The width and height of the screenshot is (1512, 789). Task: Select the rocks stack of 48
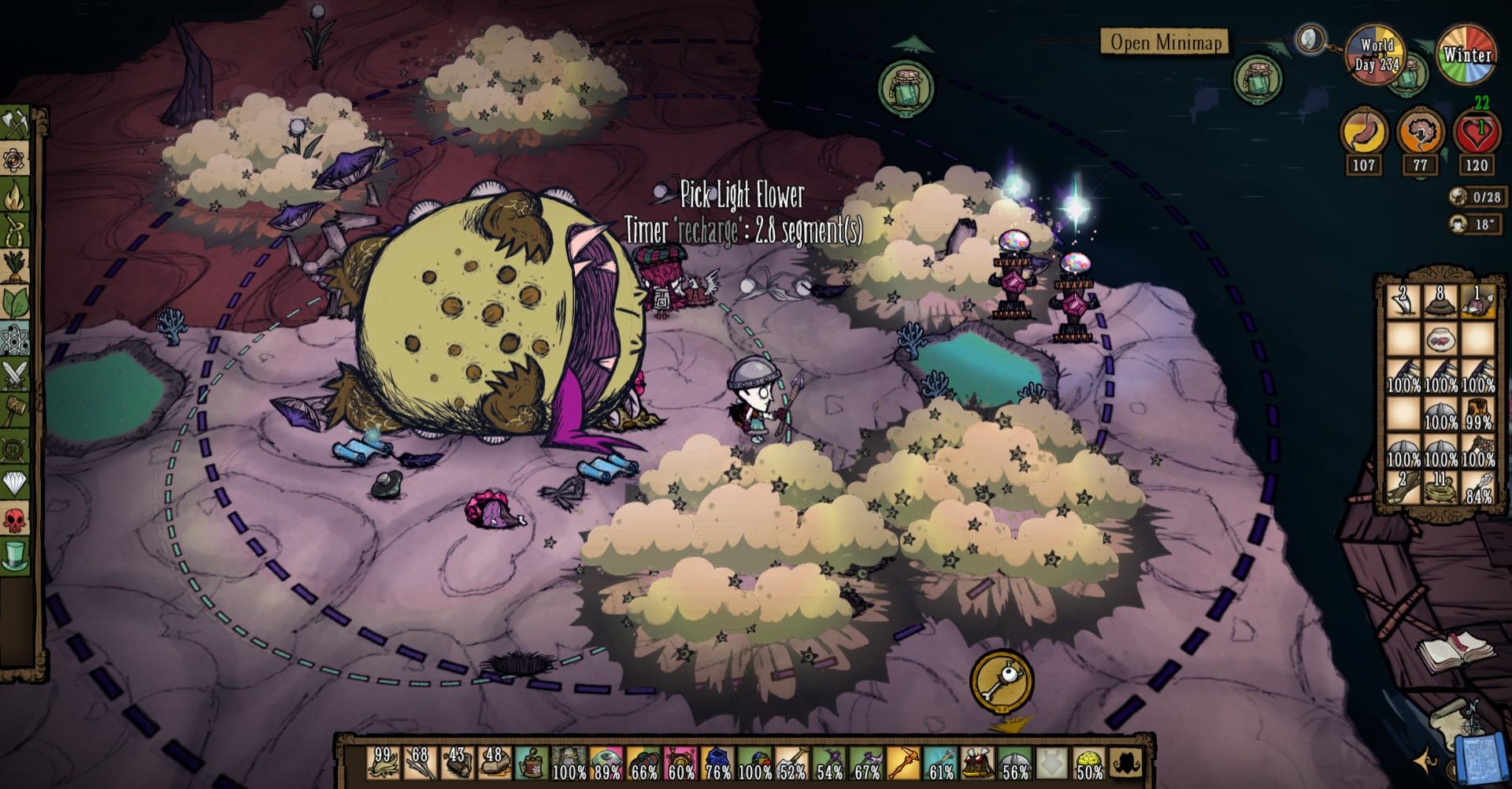[x=494, y=764]
